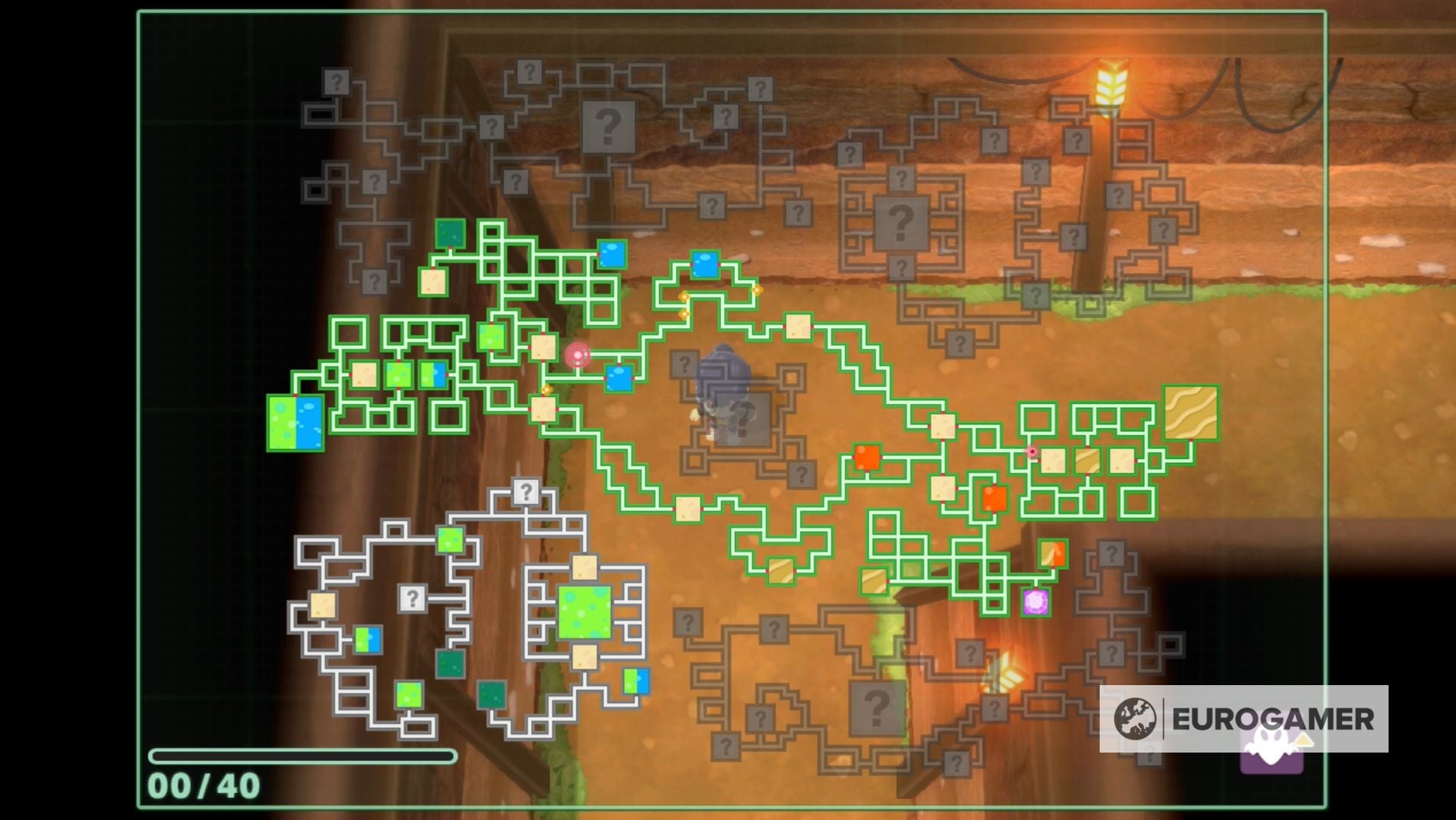Screen dimensions: 1456x820
Task: Select the pink Pokéball marker on the map
Action: 577,355
